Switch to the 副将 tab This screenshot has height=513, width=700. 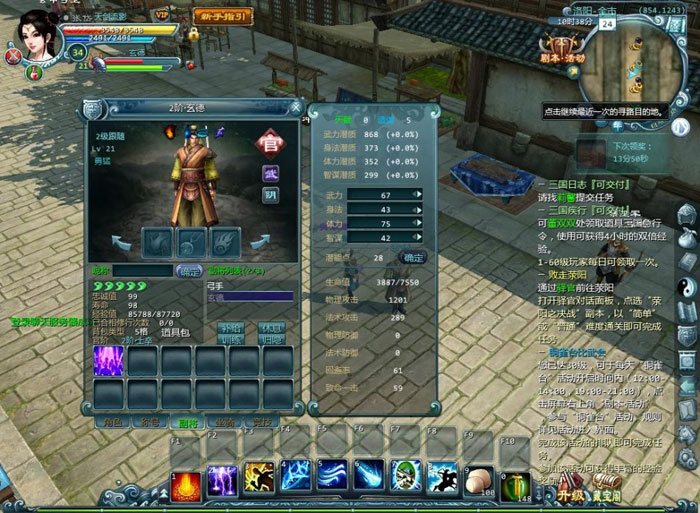pos(189,423)
